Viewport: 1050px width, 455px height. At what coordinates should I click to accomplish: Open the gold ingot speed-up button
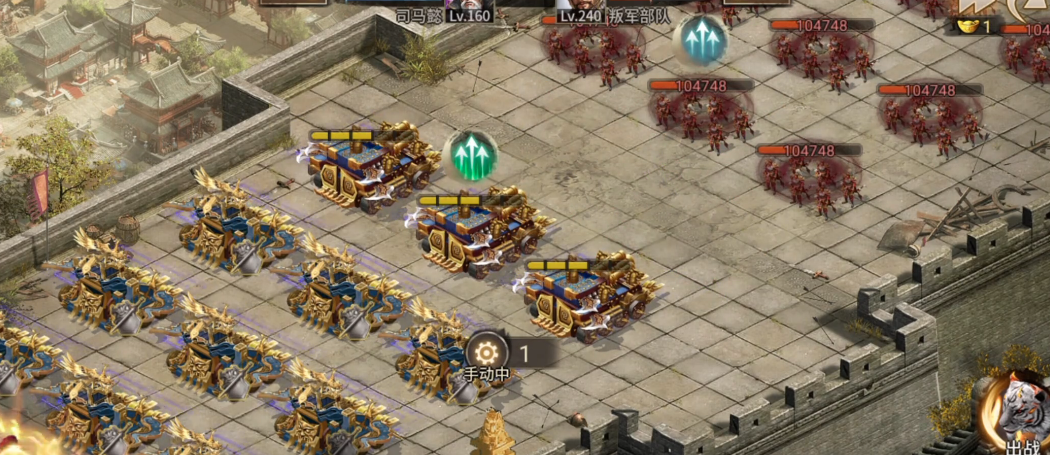coord(970,24)
